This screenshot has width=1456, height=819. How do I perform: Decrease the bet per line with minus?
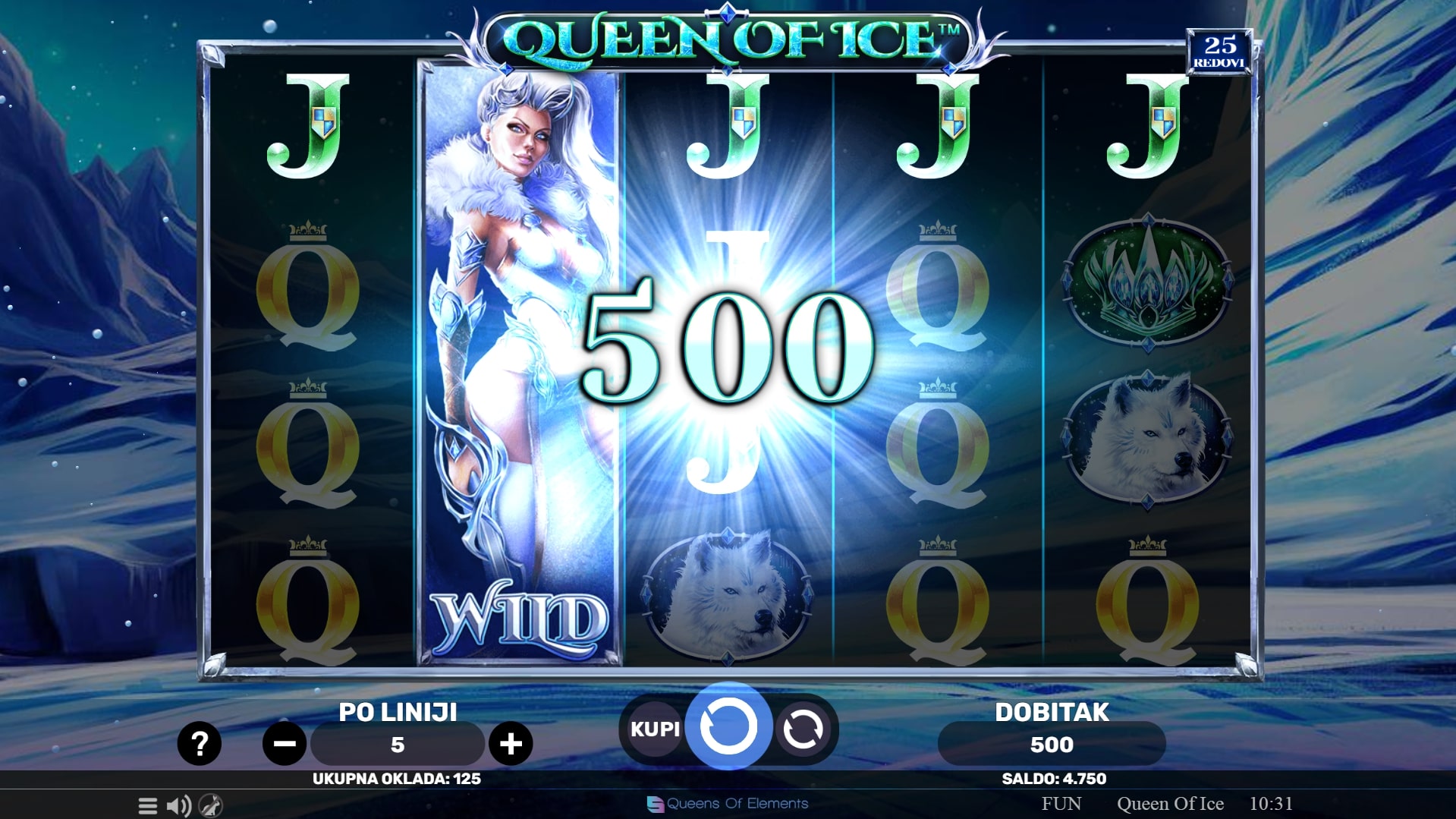[x=285, y=744]
